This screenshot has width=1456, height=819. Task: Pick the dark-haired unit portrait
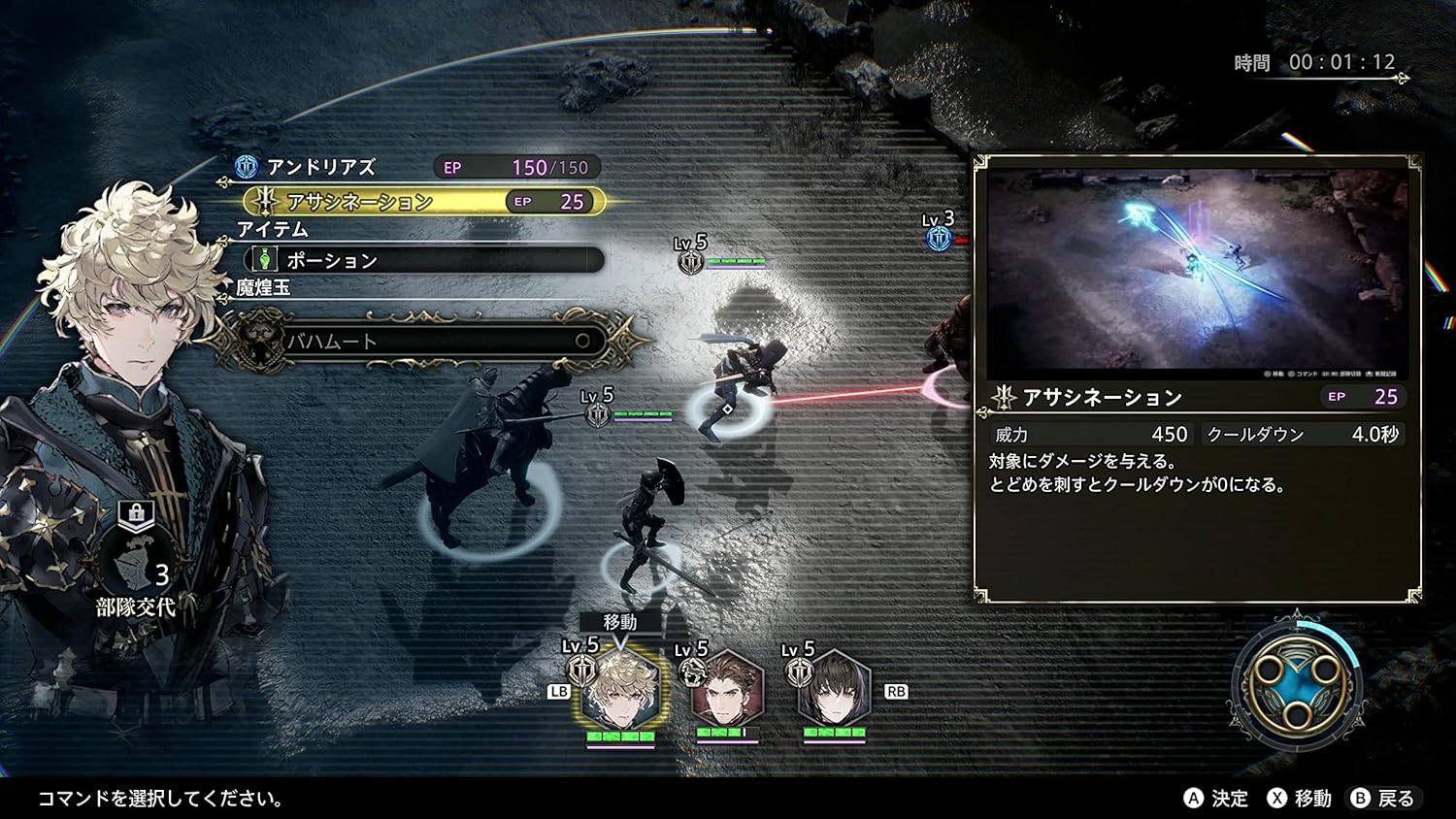835,690
